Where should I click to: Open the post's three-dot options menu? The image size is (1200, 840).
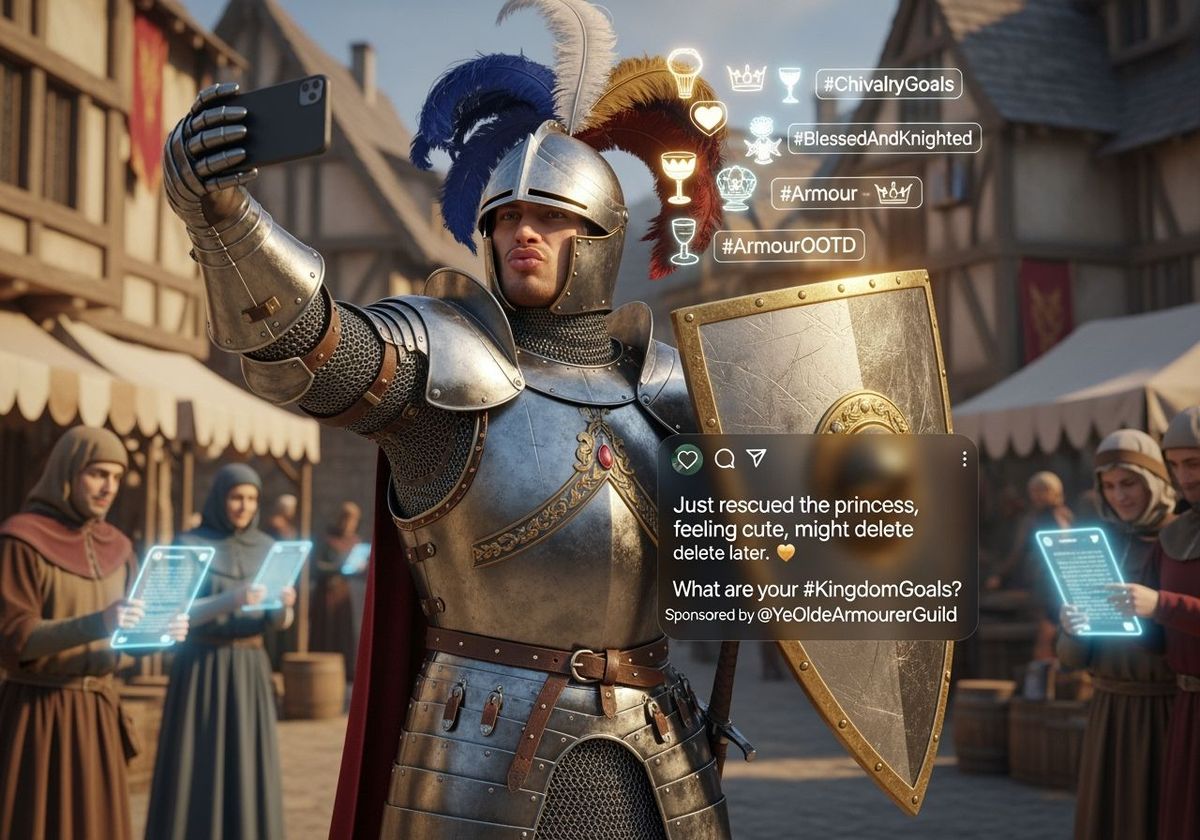click(964, 459)
